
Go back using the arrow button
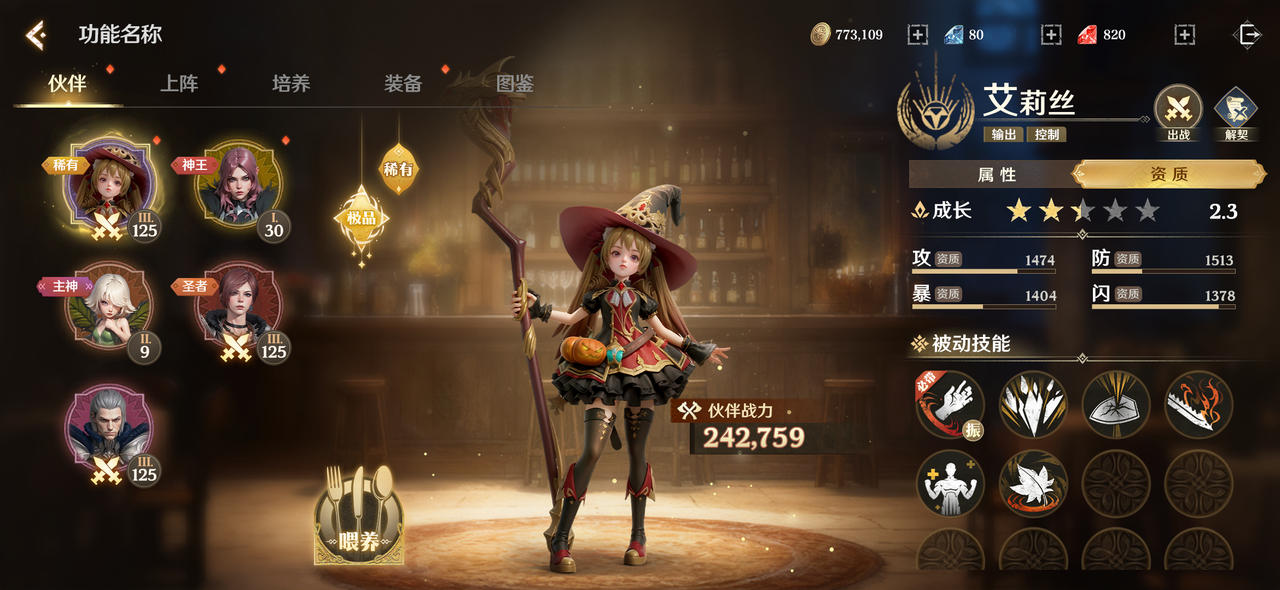coord(36,36)
